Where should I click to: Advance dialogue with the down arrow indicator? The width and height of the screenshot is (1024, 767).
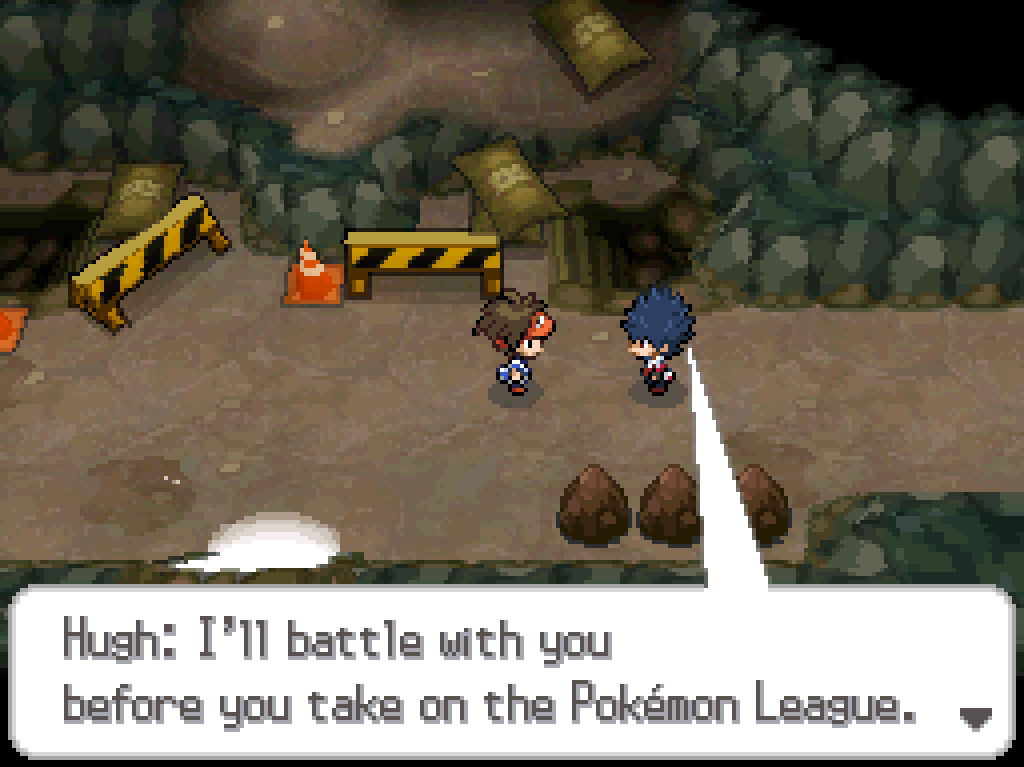point(975,716)
